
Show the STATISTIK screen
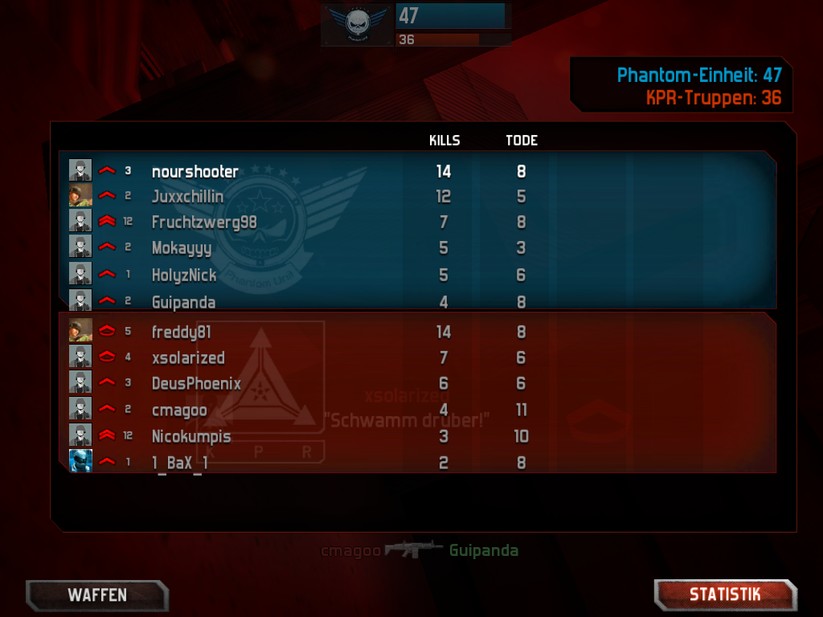tap(725, 595)
